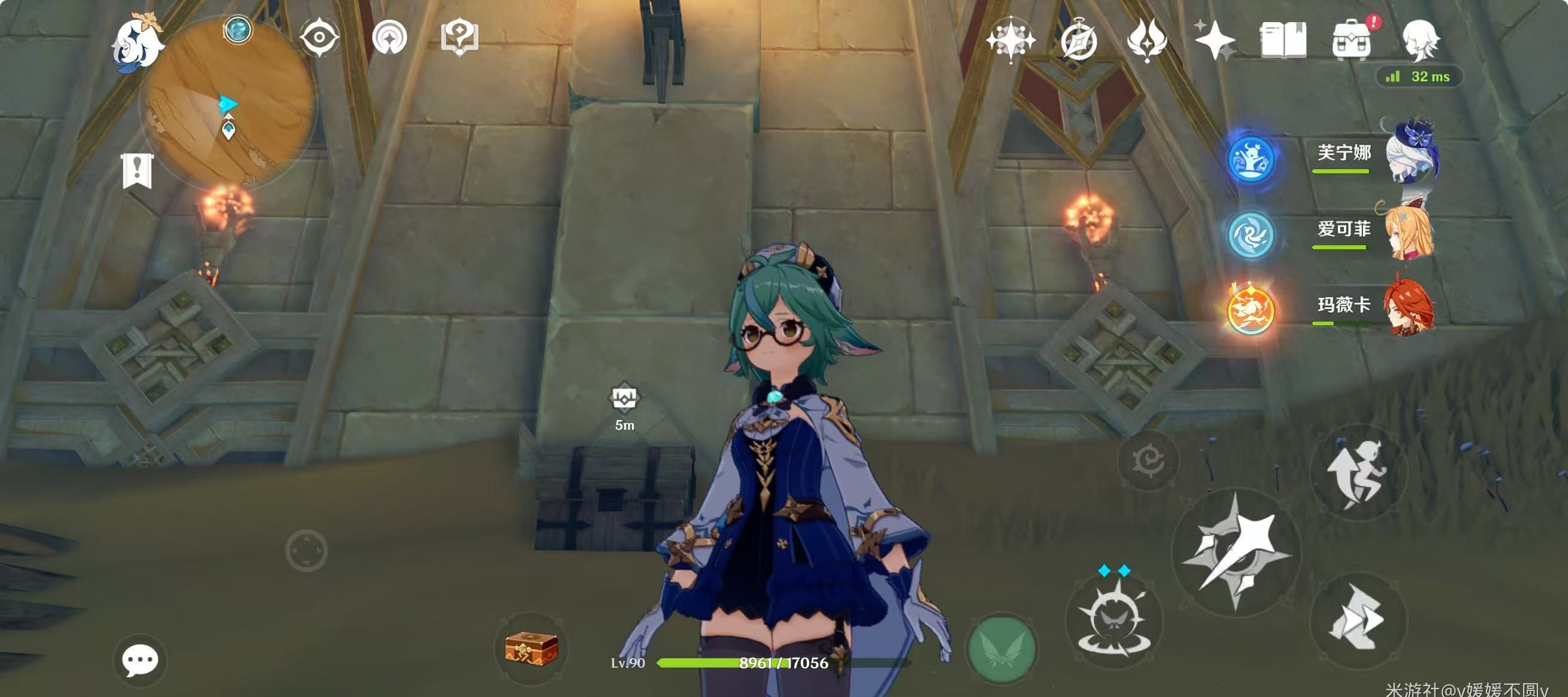Tap the sprint dash button
This screenshot has height=697, width=1568.
point(1359,620)
